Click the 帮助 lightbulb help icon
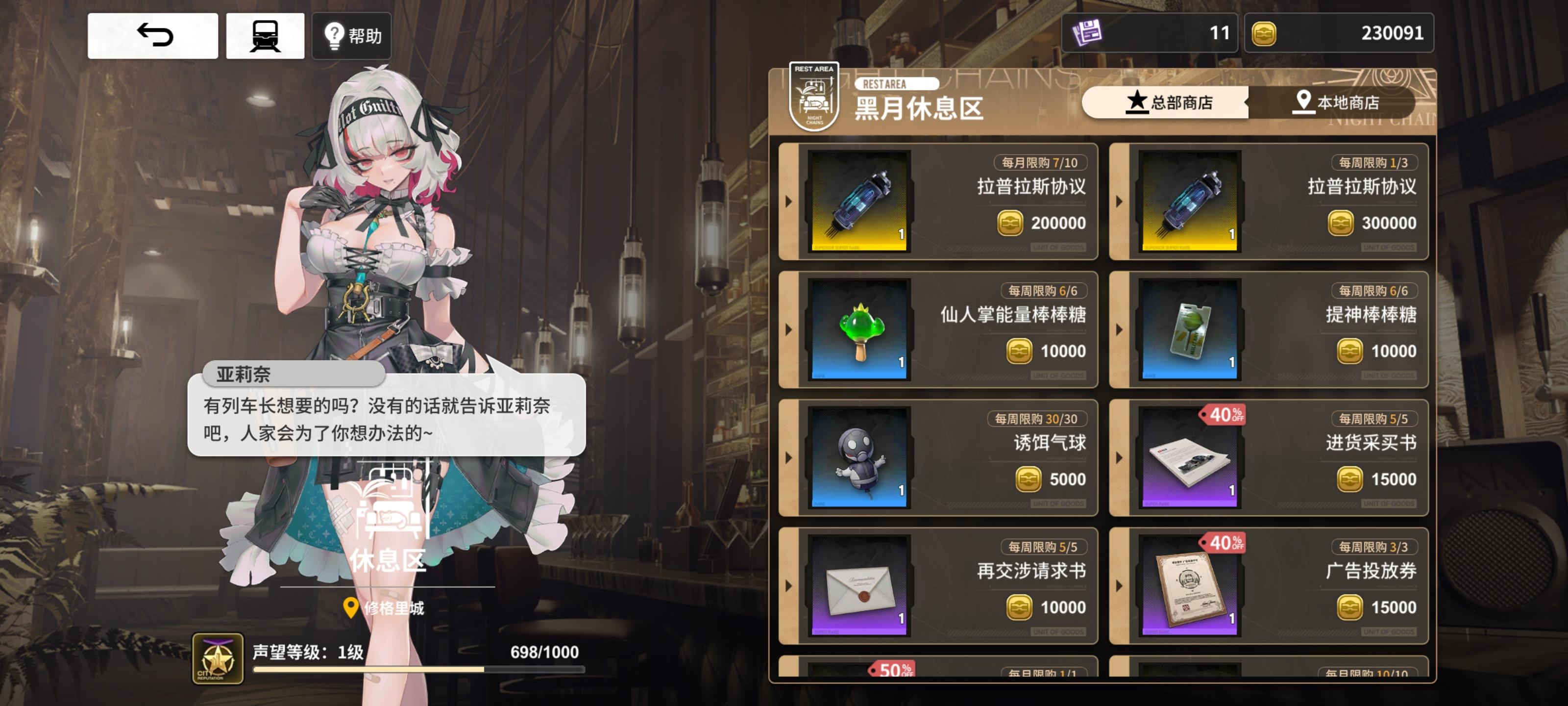This screenshot has width=1568, height=706. coord(334,37)
